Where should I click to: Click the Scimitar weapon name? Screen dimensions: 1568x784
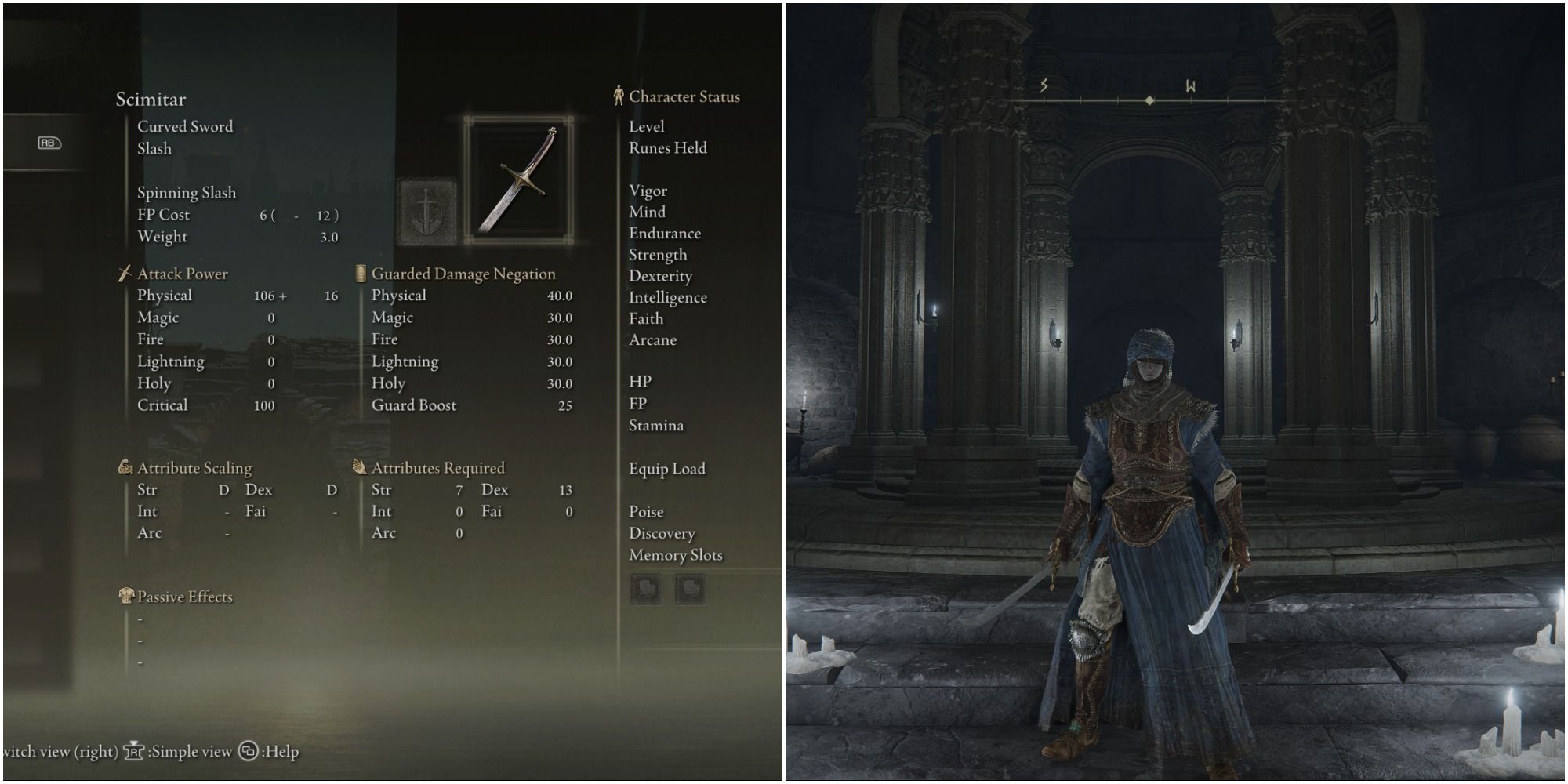[151, 100]
